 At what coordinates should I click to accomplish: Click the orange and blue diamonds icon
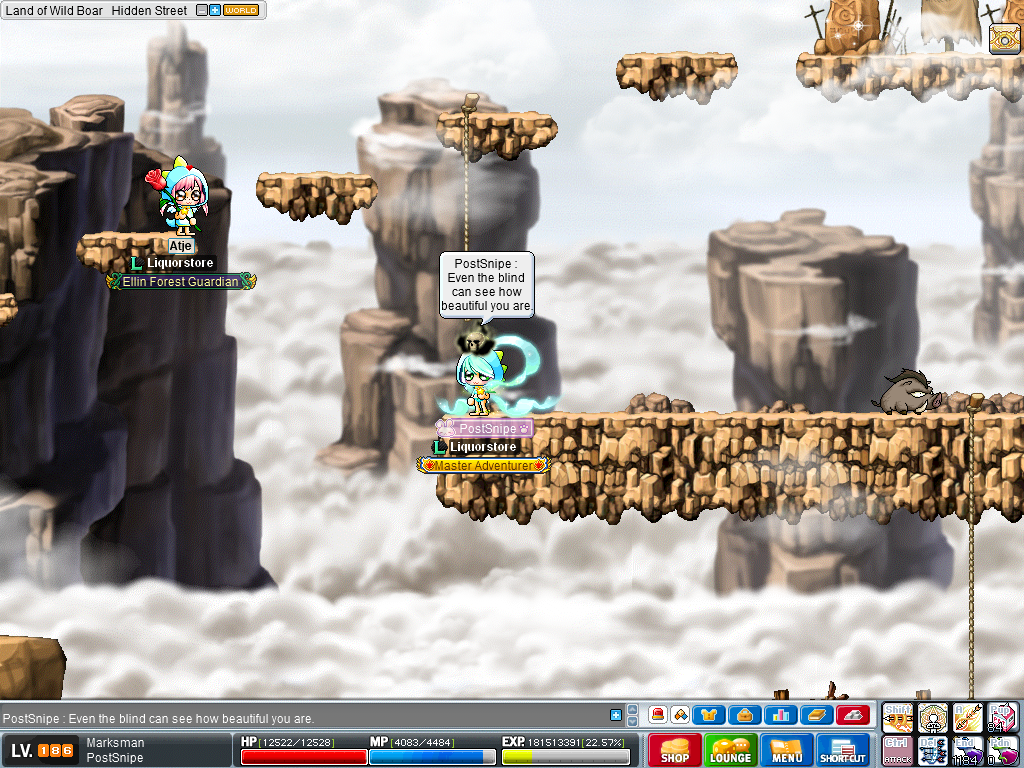pos(680,715)
